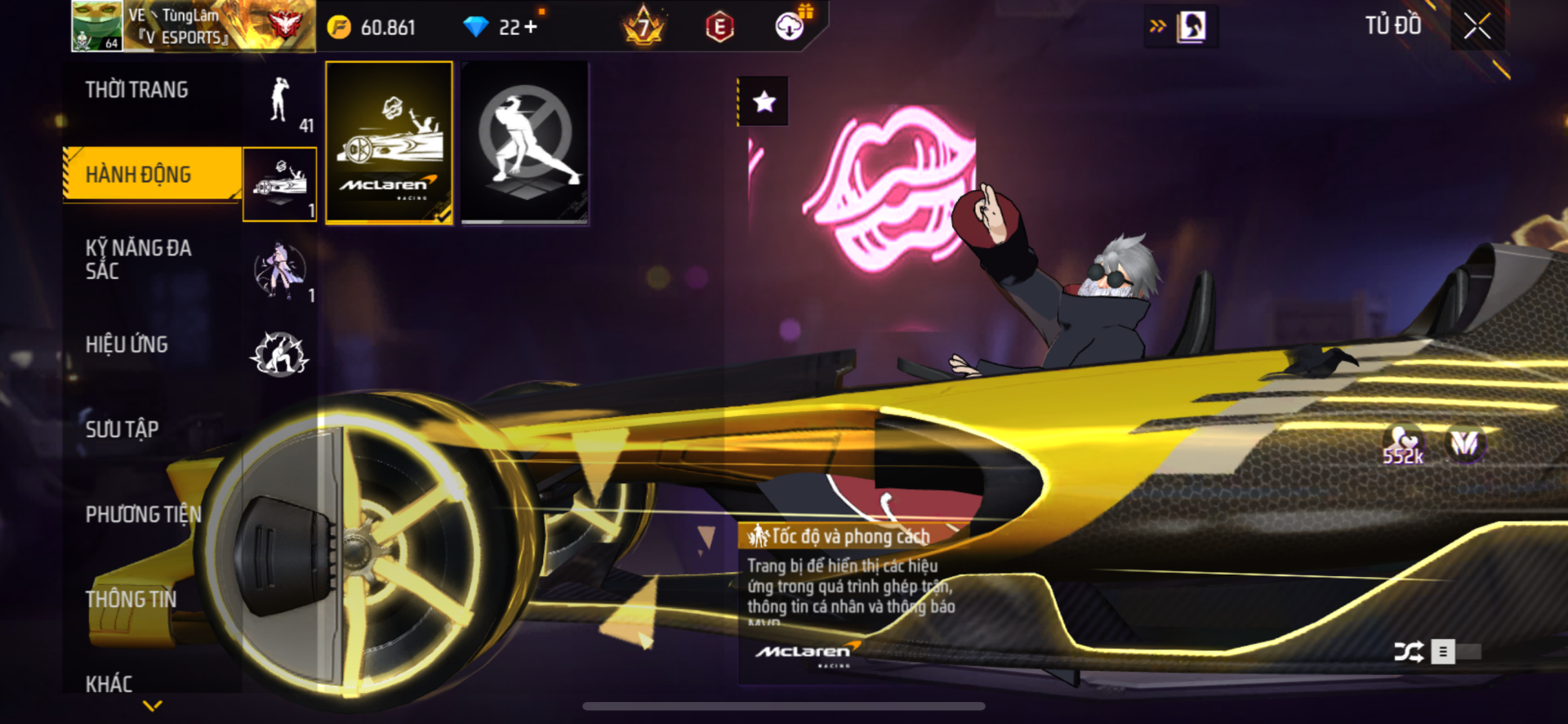Show the Thông Tin section

[131, 599]
